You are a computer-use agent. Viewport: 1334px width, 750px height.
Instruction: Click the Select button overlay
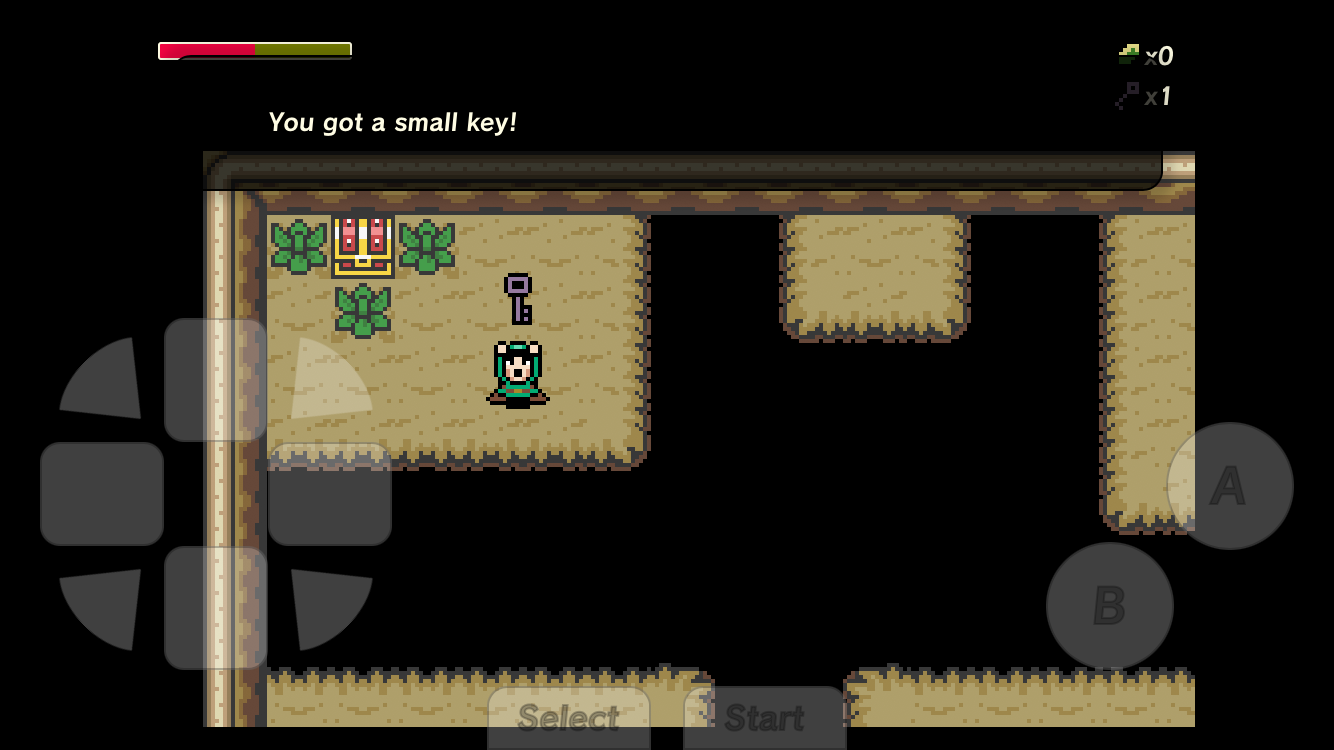click(x=568, y=717)
